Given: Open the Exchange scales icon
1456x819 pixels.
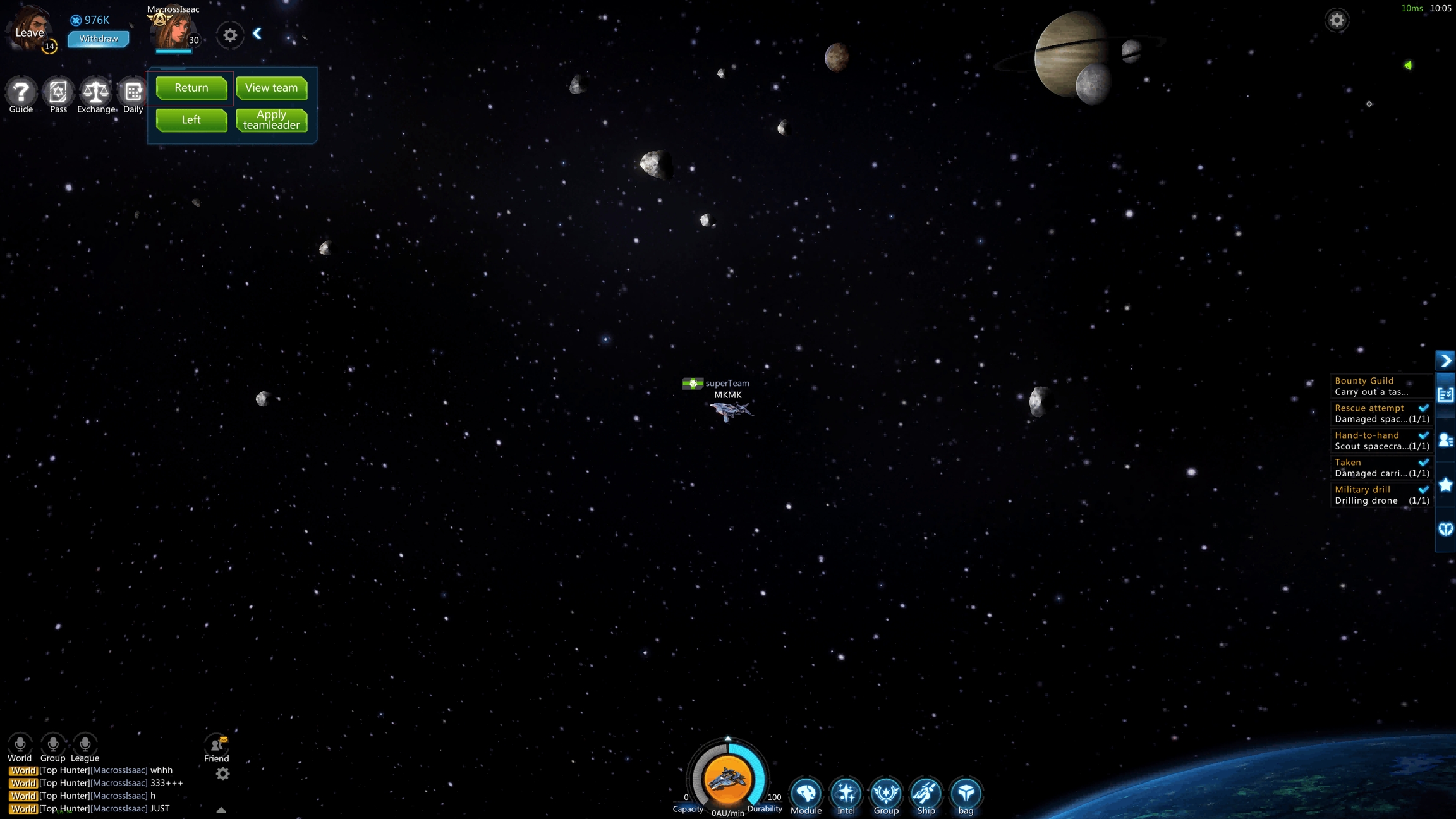Looking at the screenshot, I should 96,92.
